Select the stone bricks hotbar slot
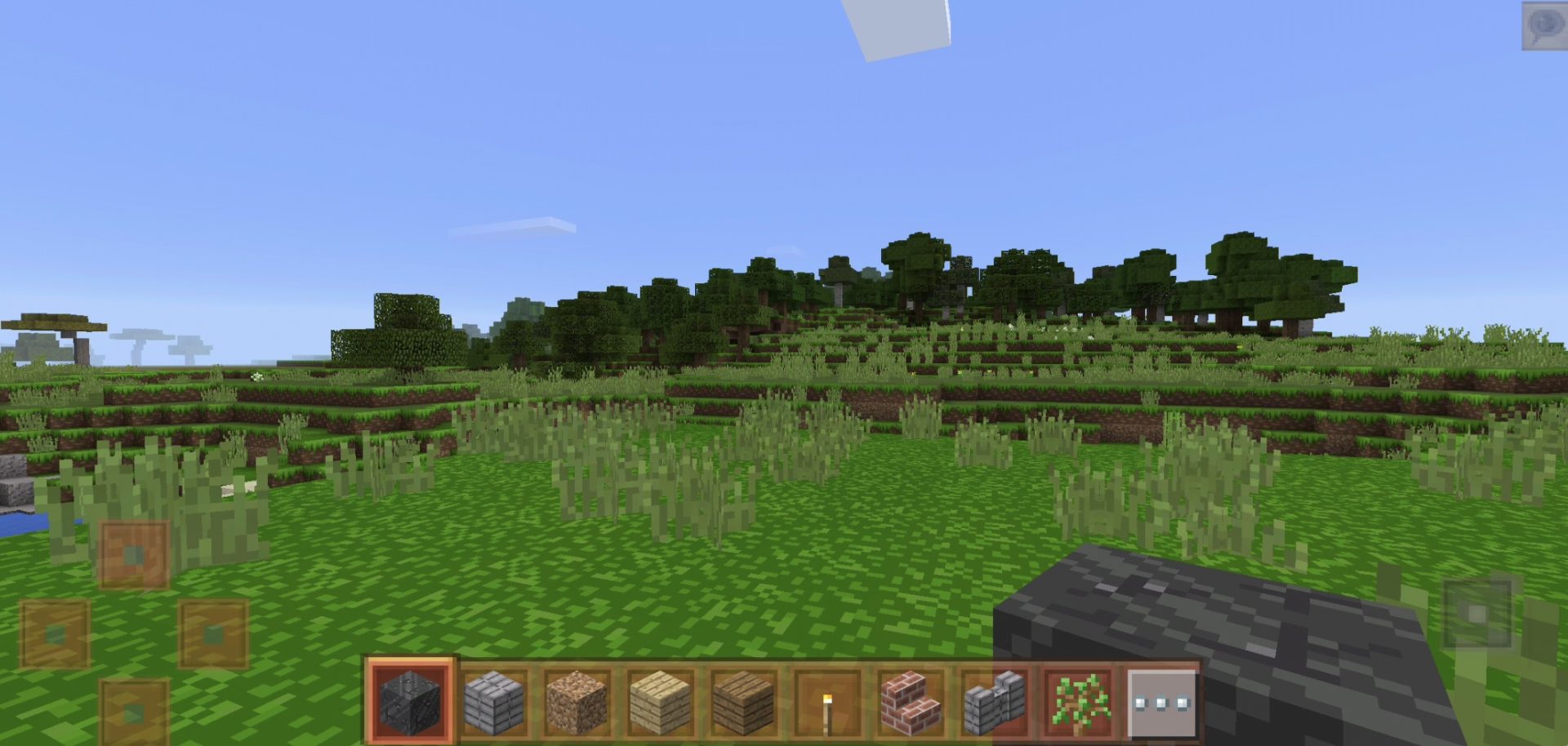Image resolution: width=1568 pixels, height=746 pixels. (494, 702)
